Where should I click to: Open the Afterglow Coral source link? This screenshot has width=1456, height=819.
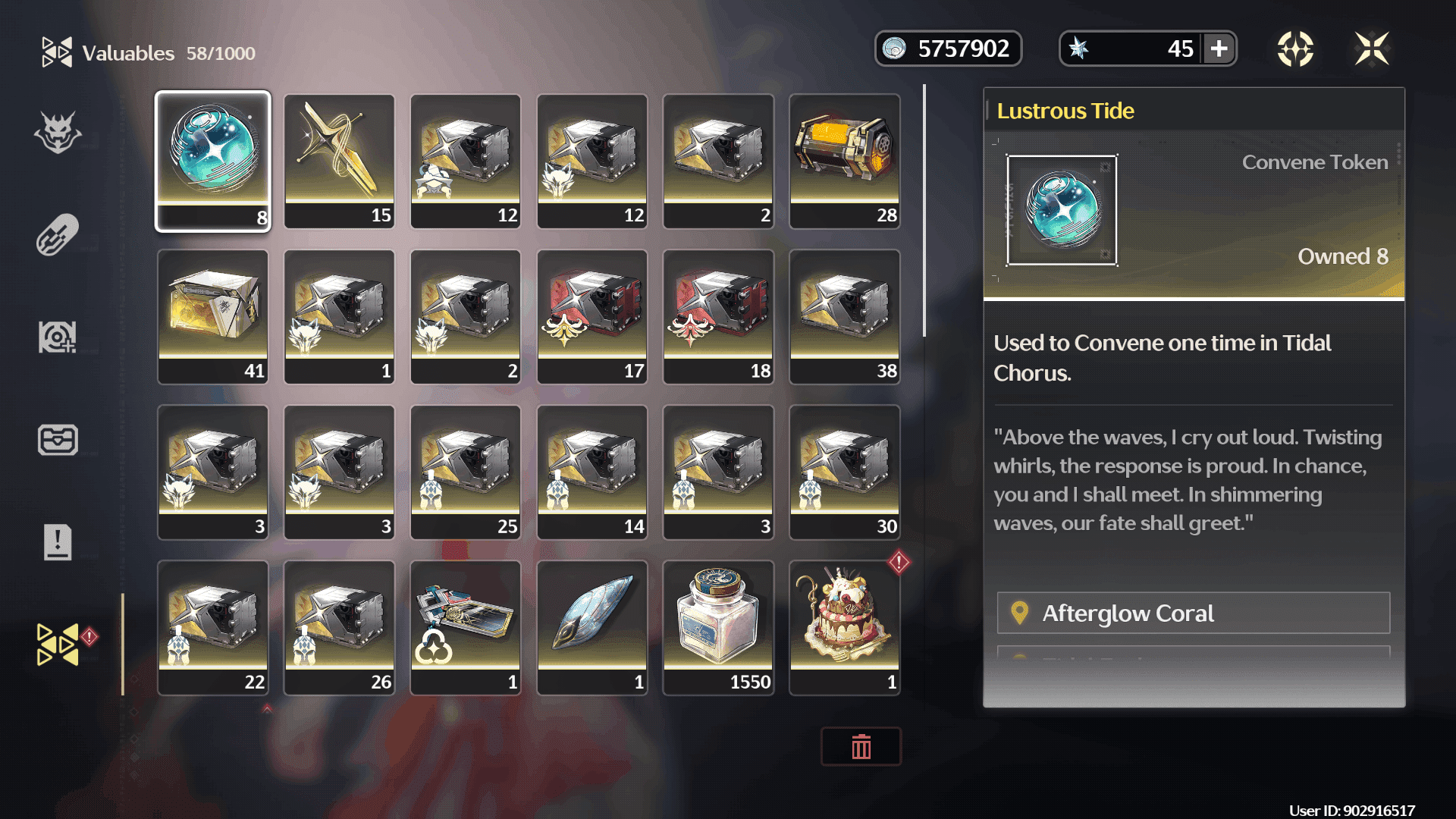pos(1193,613)
